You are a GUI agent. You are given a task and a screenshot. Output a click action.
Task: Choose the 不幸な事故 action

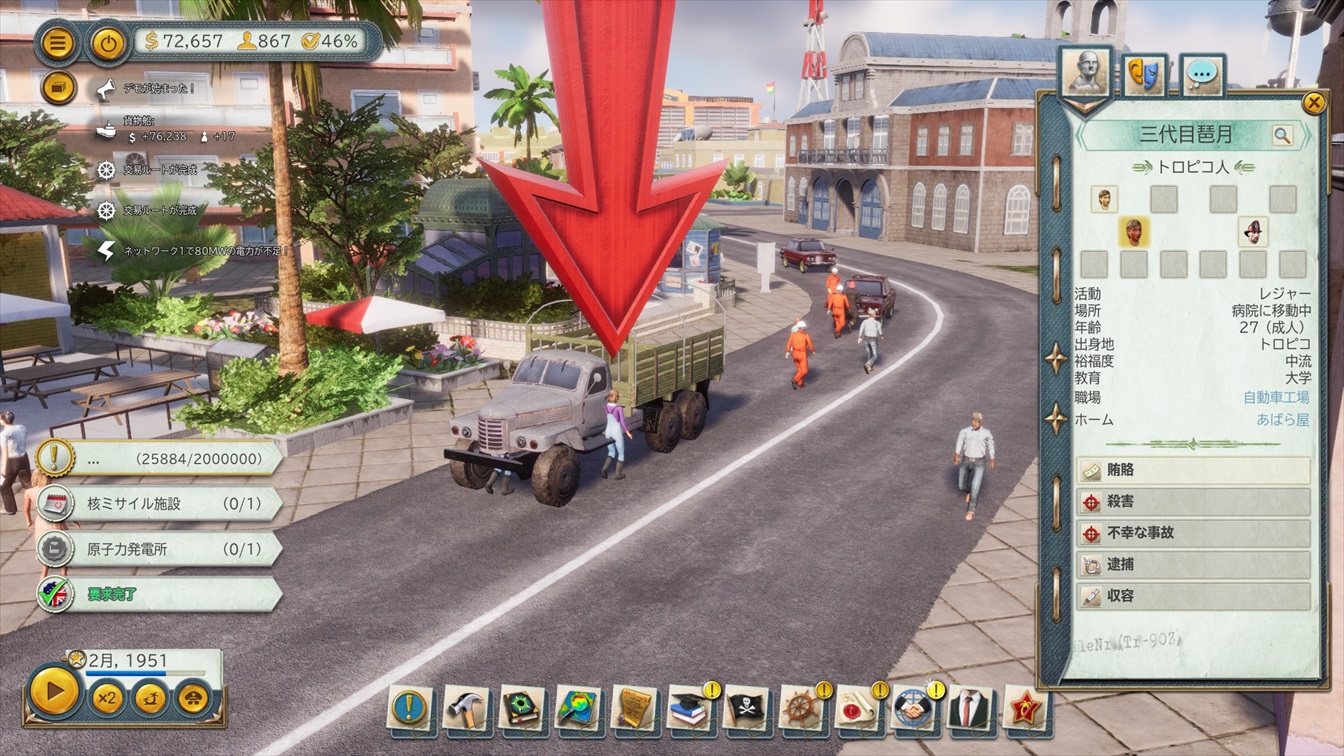click(x=1193, y=533)
